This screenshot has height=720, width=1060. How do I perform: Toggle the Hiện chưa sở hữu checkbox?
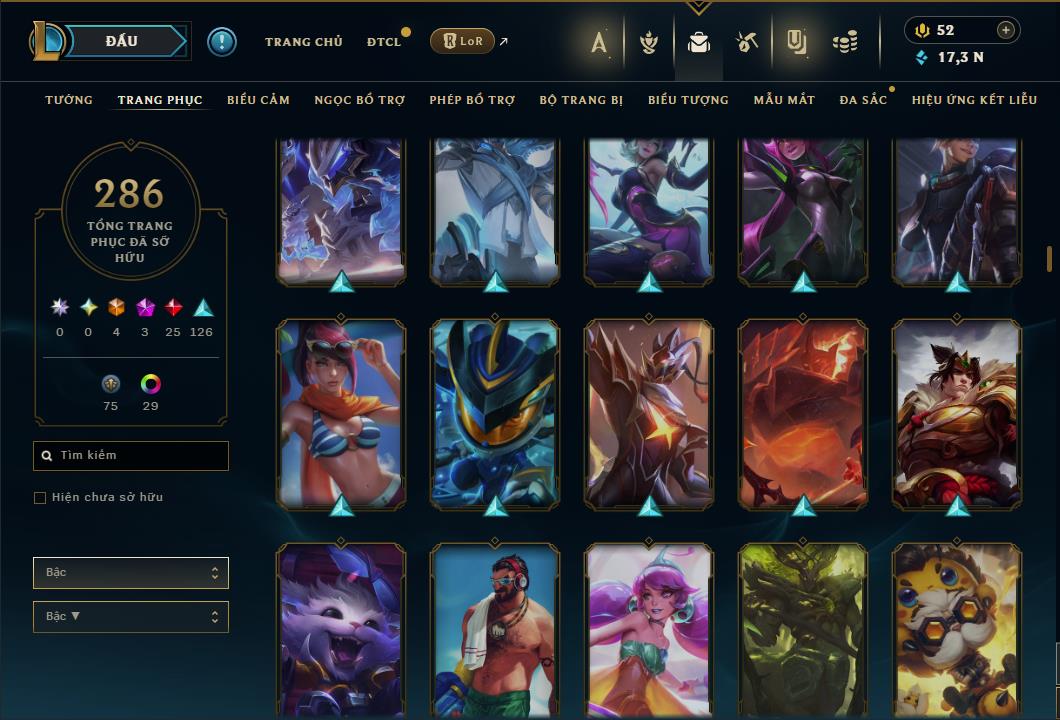(40, 498)
